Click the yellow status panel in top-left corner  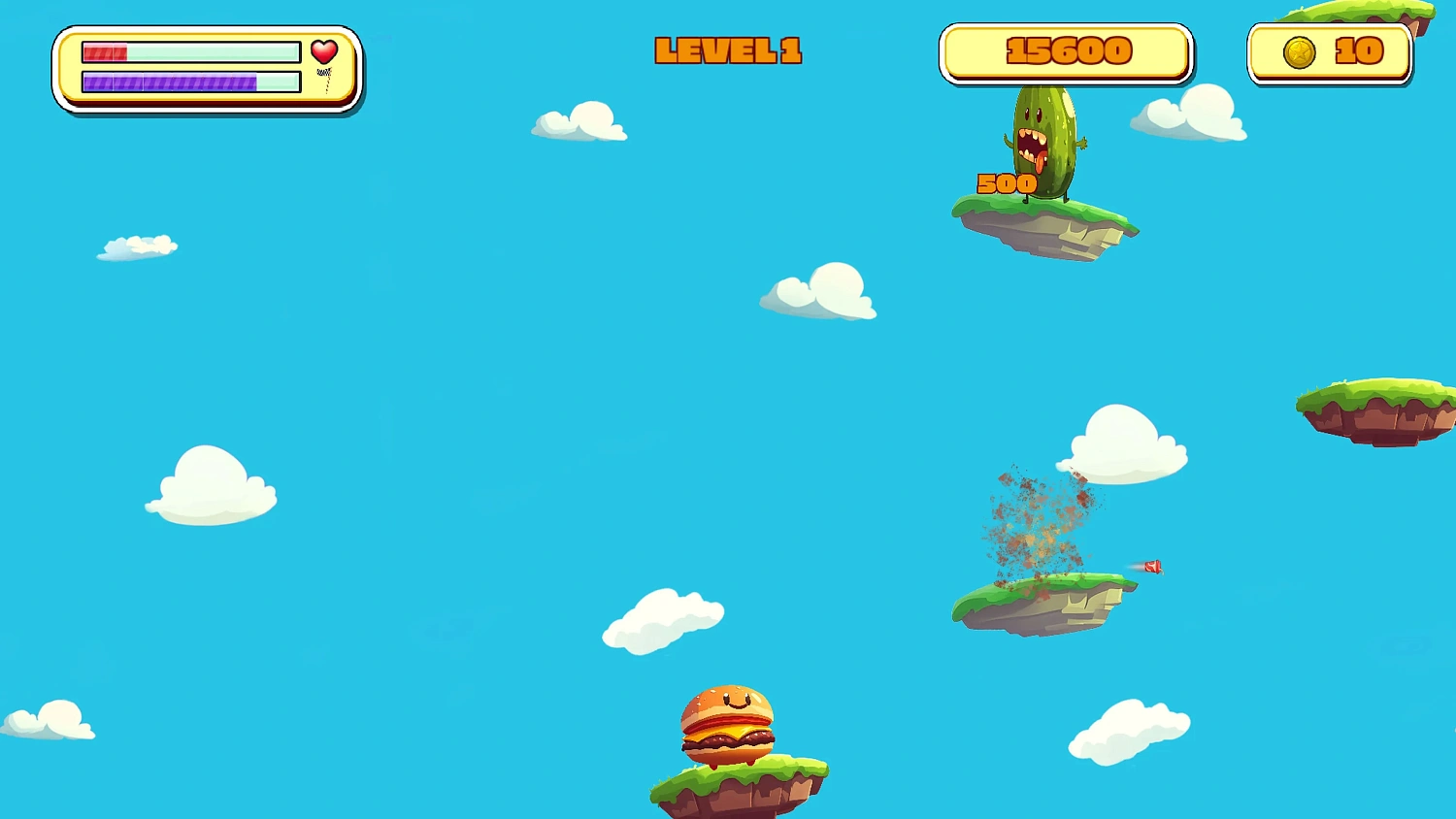(207, 68)
